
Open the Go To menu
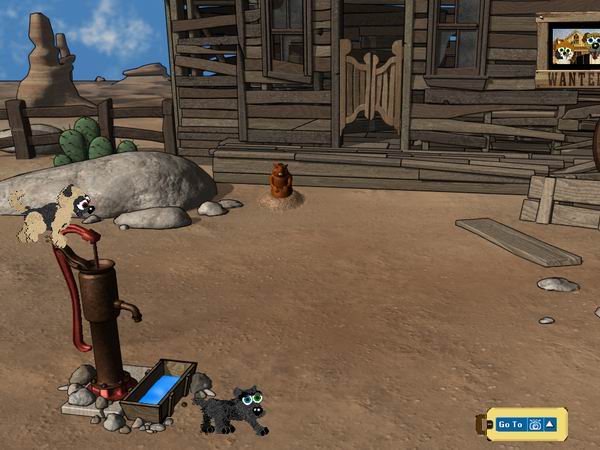[510, 425]
